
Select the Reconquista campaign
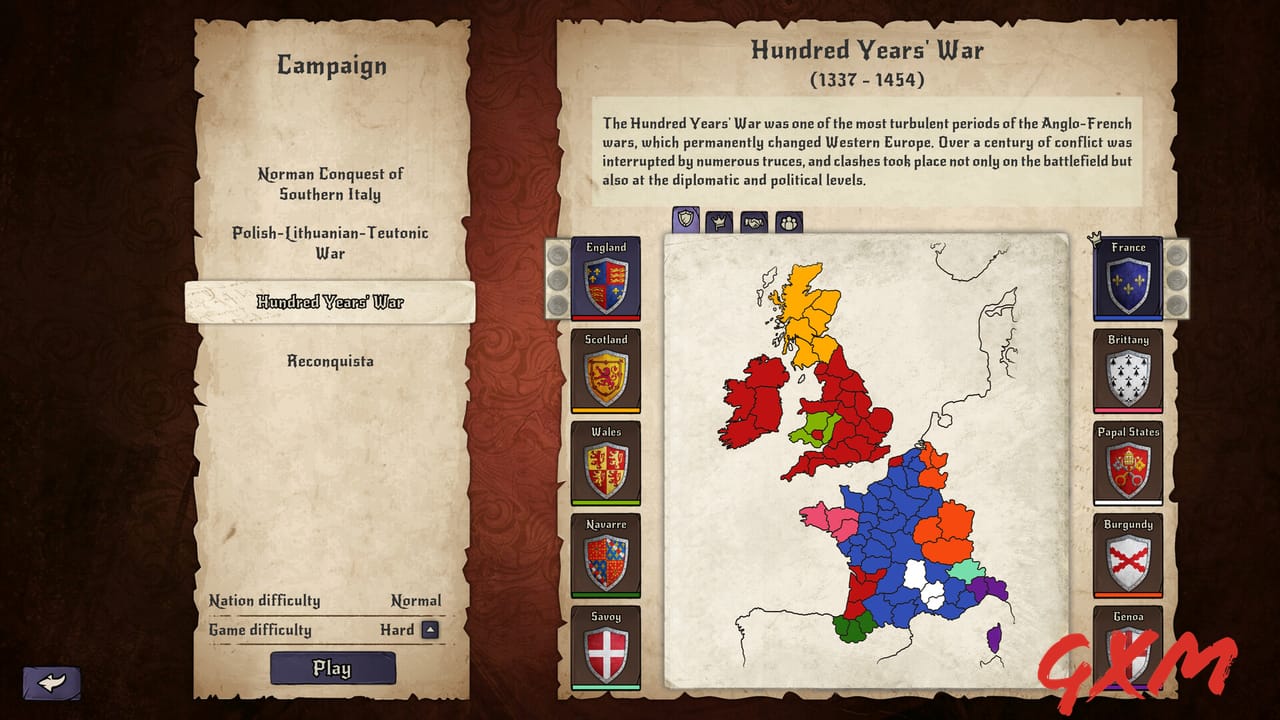(x=331, y=361)
